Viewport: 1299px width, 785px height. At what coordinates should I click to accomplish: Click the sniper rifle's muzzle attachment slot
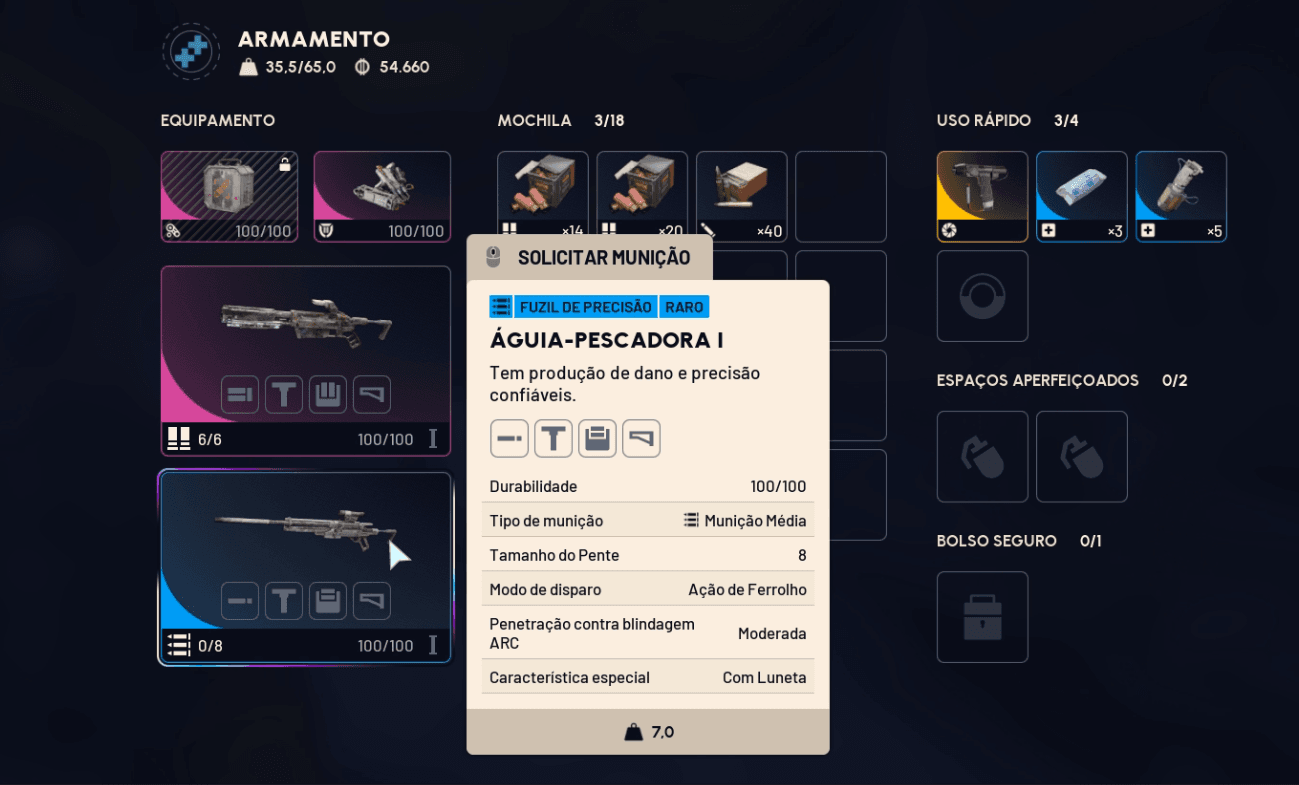240,601
